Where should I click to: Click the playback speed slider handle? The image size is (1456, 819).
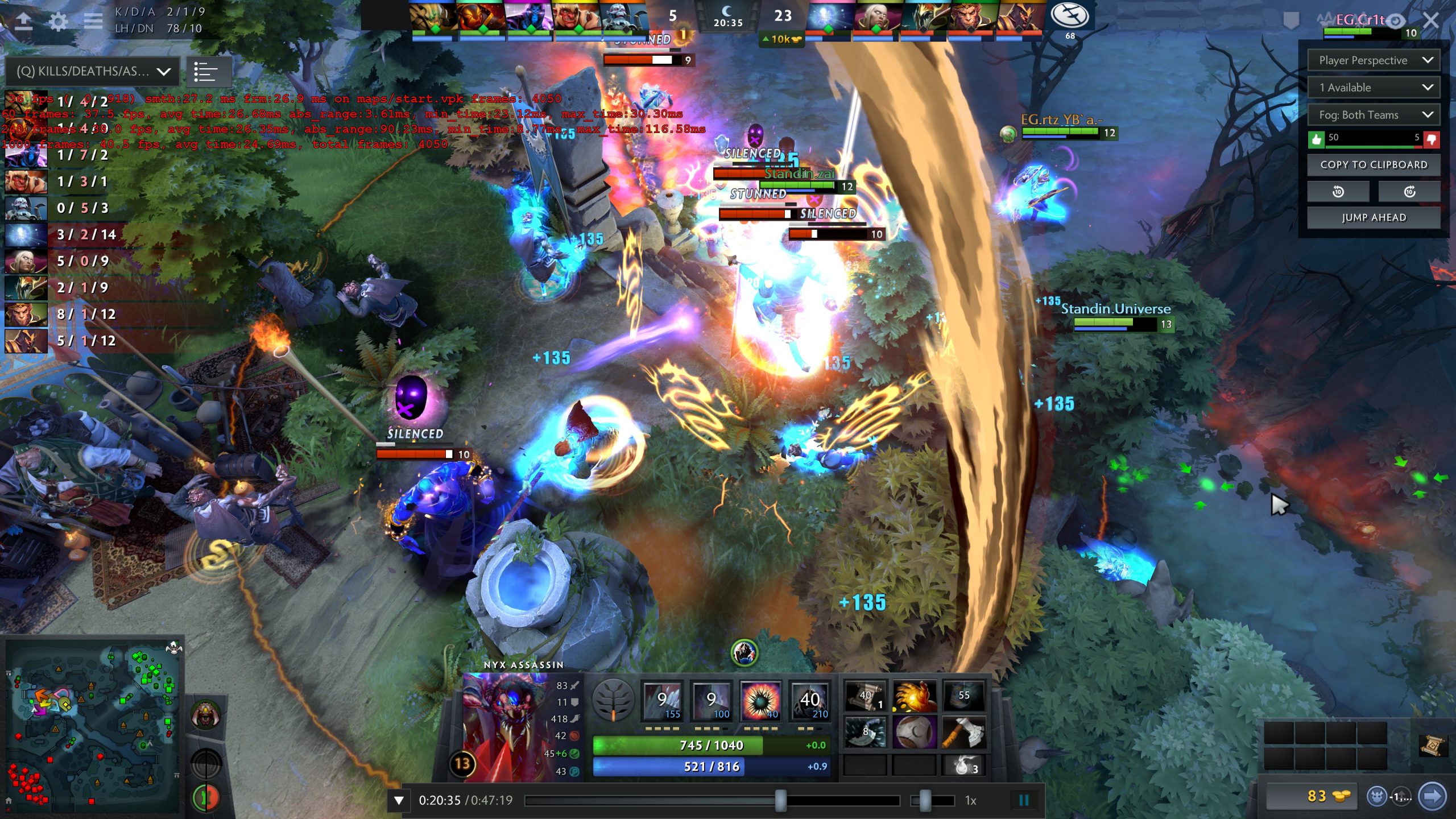coord(925,800)
